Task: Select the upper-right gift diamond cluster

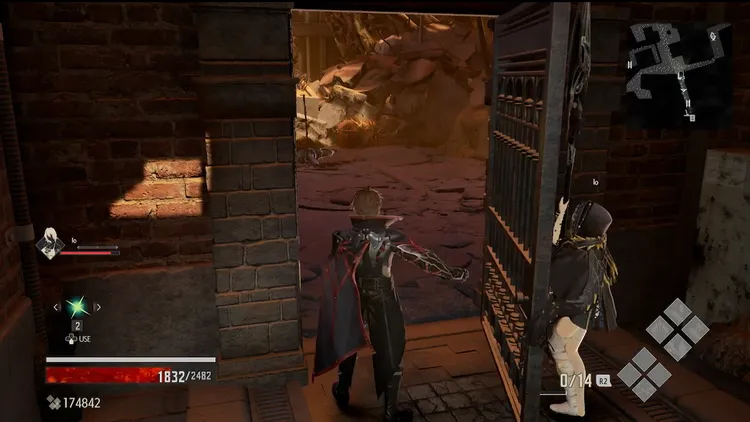Action: (677, 329)
